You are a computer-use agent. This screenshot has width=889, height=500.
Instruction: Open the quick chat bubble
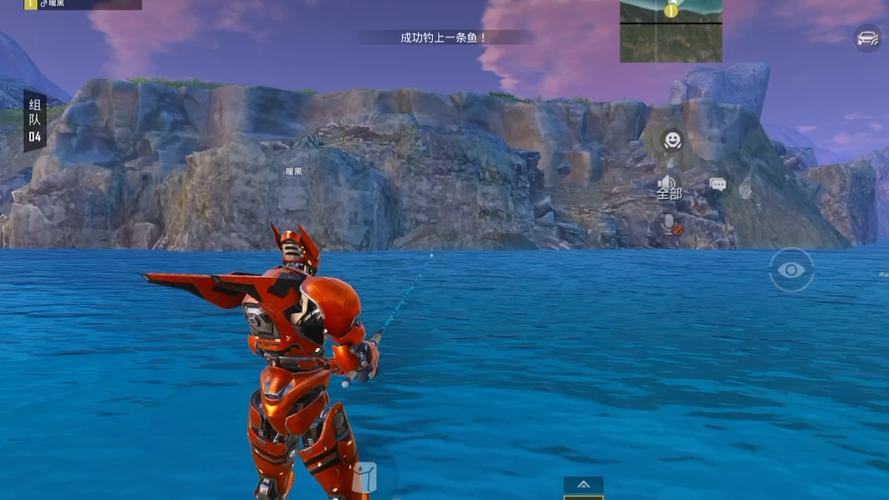718,185
